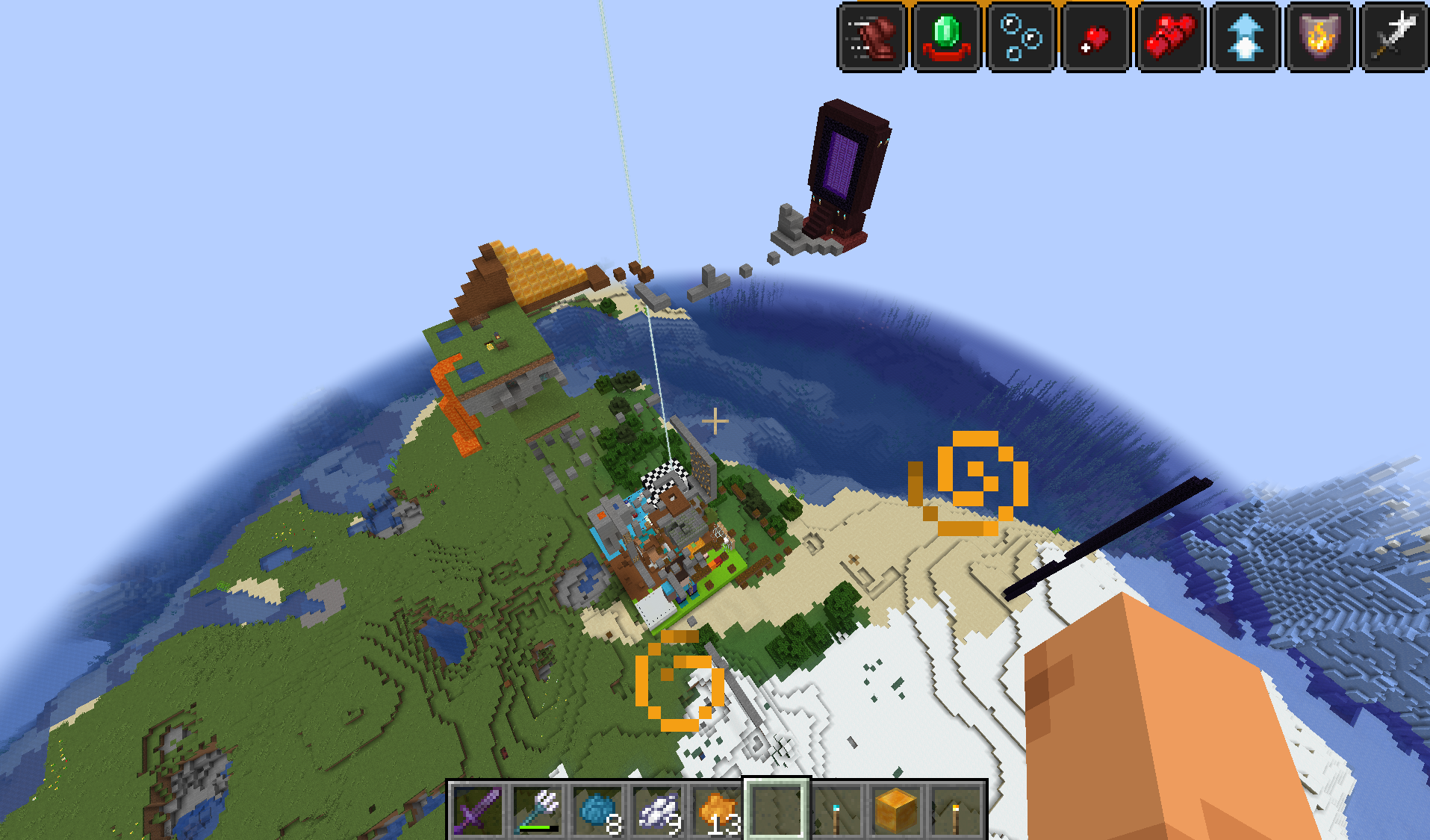Click the green emerald status effect icon

click(947, 37)
